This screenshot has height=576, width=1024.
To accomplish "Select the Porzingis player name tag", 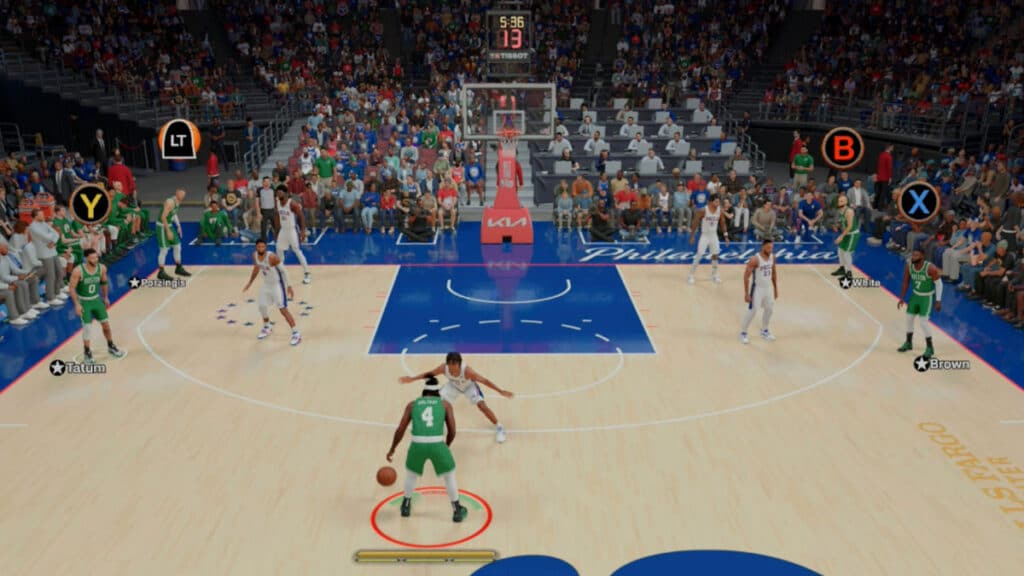I will tap(157, 283).
